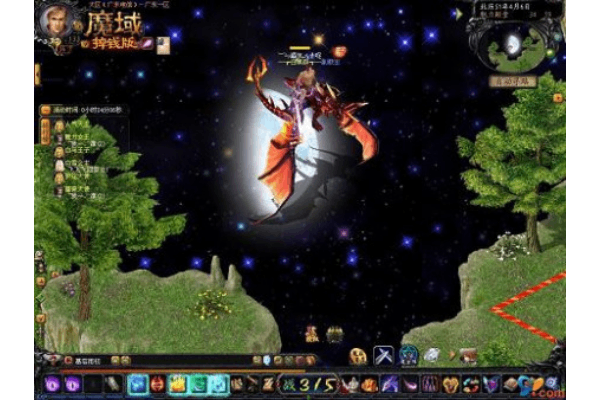The image size is (600, 400).
Task: Use the first purple orb skill
Action: point(51,383)
